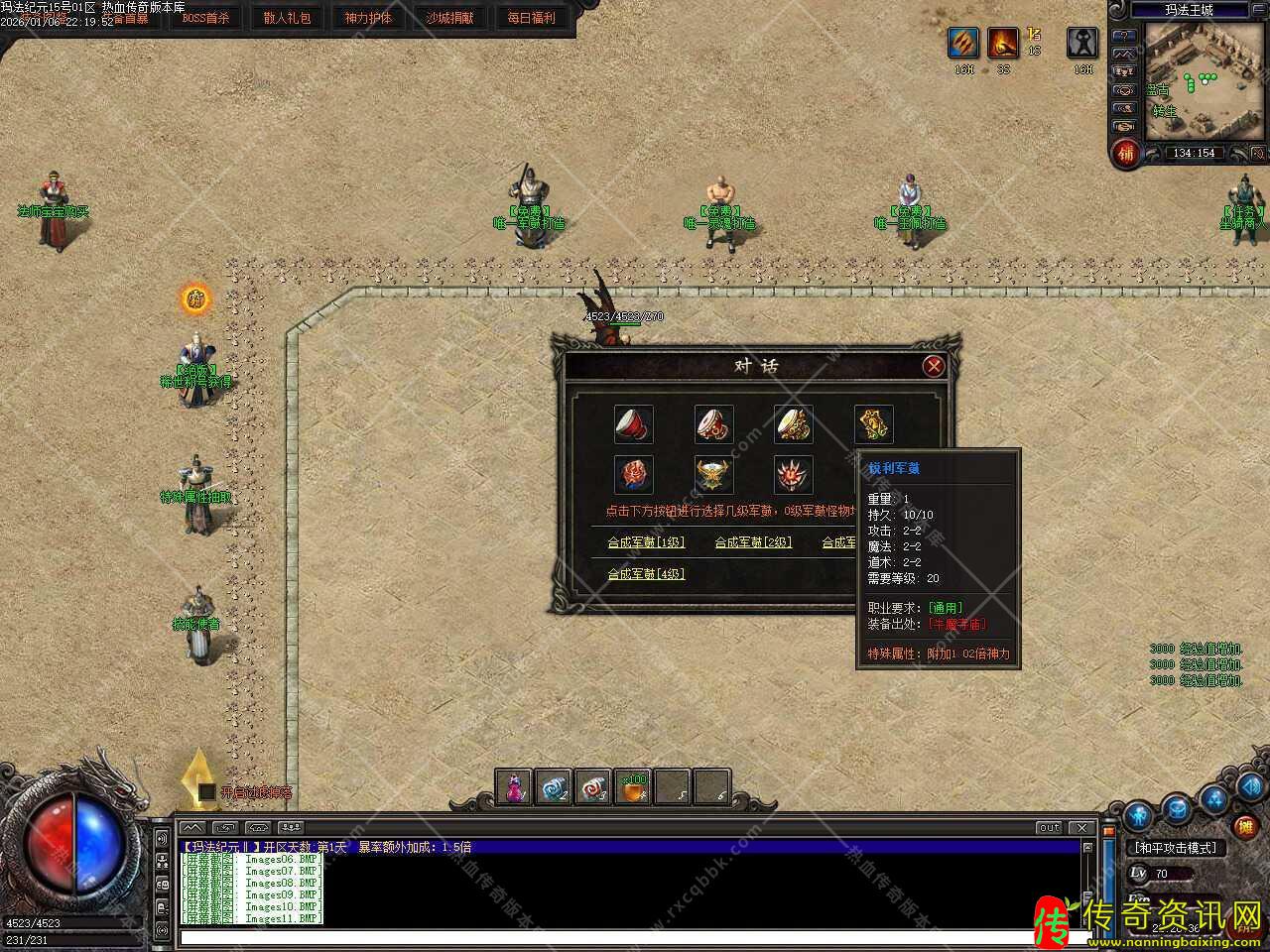1270x952 pixels.
Task: Select the winged golden crest icon
Action: point(714,475)
